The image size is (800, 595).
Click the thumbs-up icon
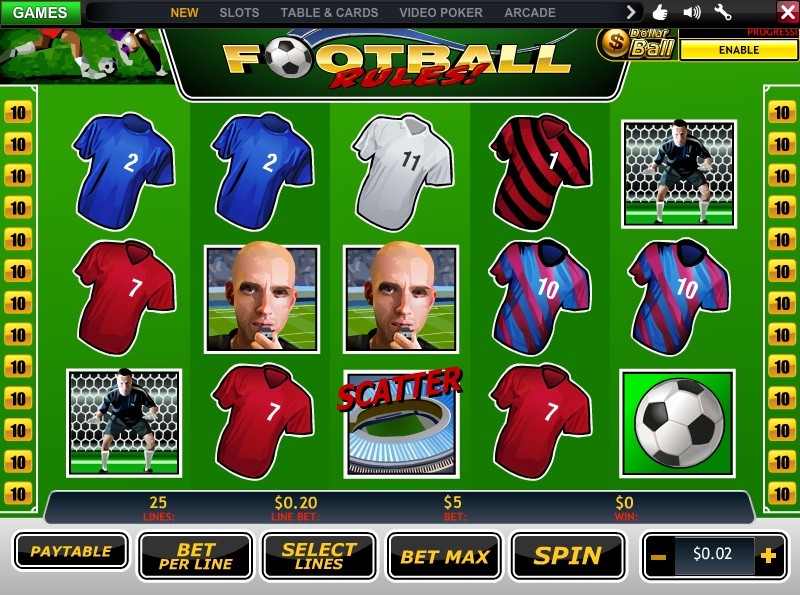point(660,12)
